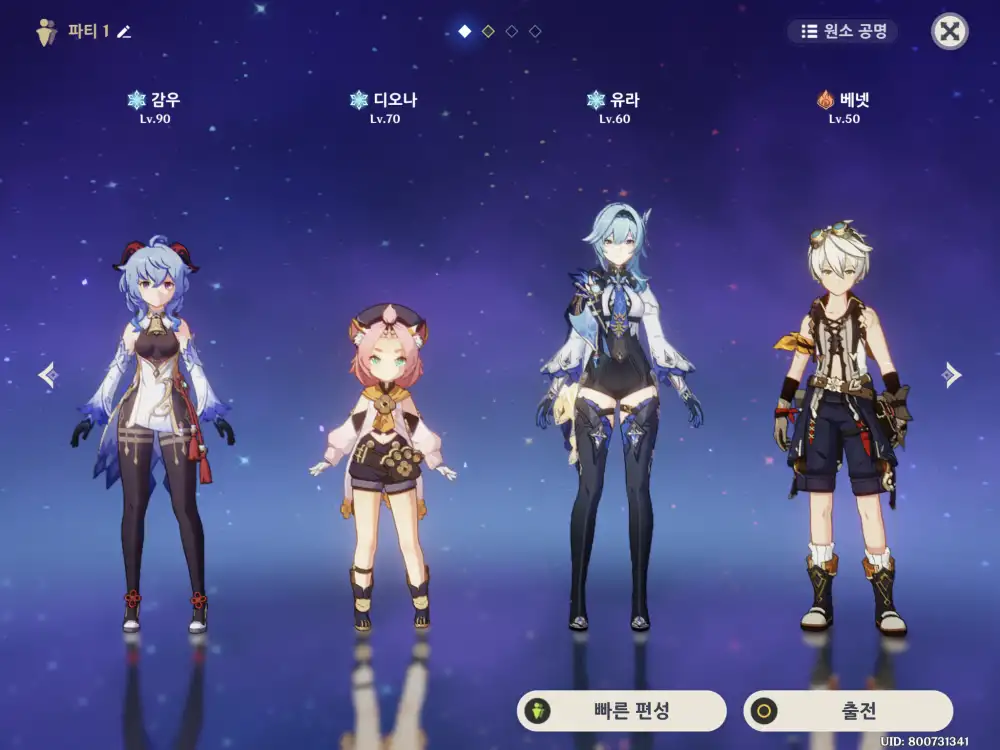
Task: Deploy the party with 출전 button
Action: click(848, 711)
